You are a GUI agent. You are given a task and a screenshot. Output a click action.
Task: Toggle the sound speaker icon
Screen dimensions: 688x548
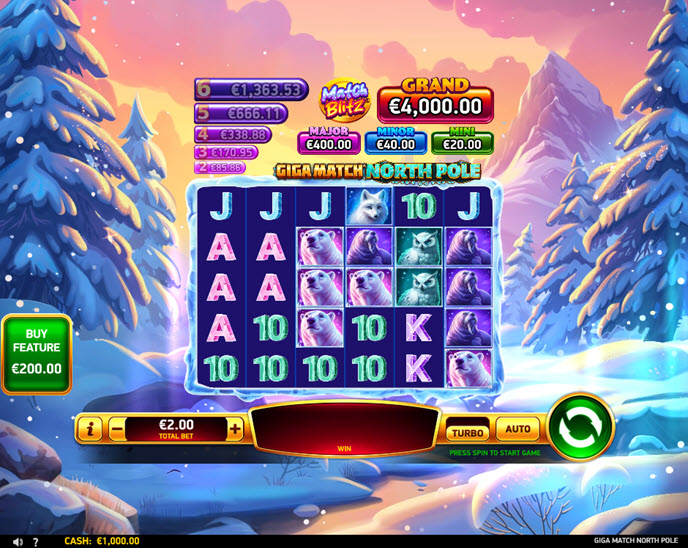tap(18, 541)
